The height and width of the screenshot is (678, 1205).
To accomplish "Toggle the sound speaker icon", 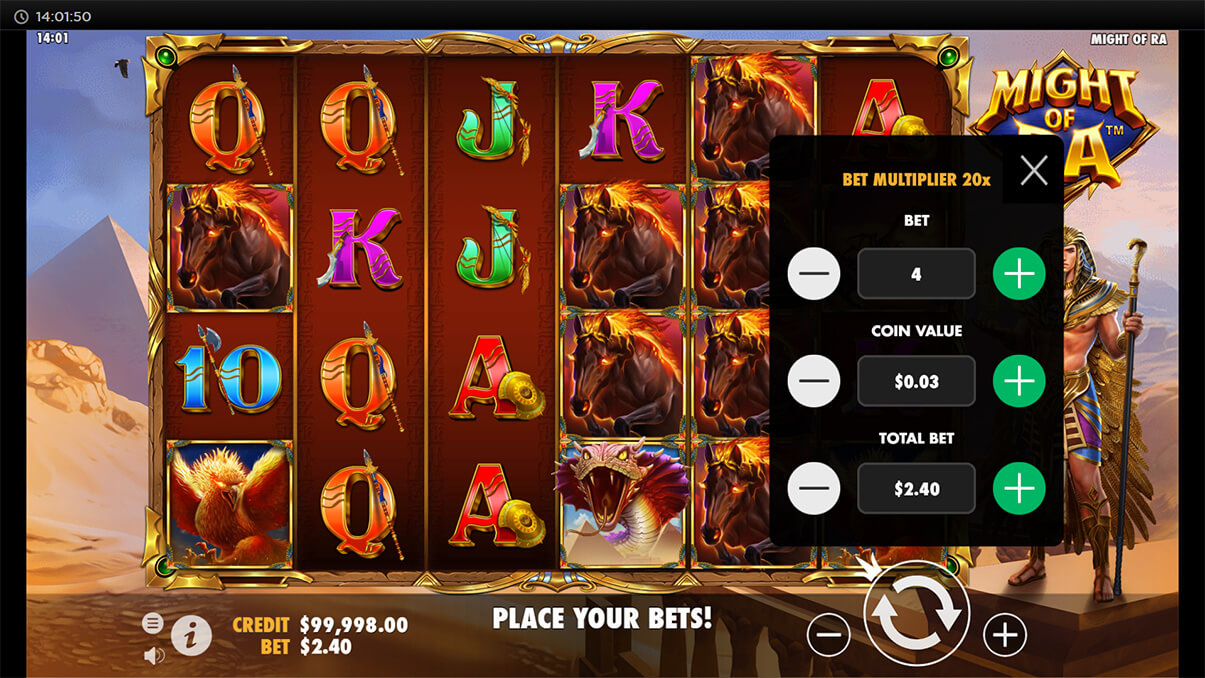I will pos(153,656).
